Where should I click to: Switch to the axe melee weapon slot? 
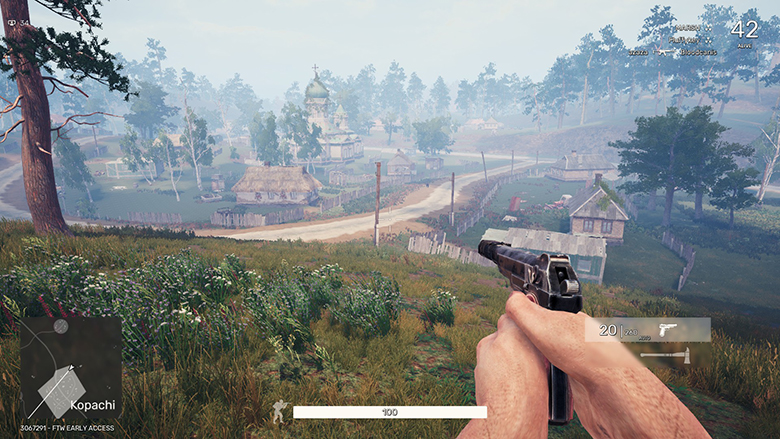(664, 355)
